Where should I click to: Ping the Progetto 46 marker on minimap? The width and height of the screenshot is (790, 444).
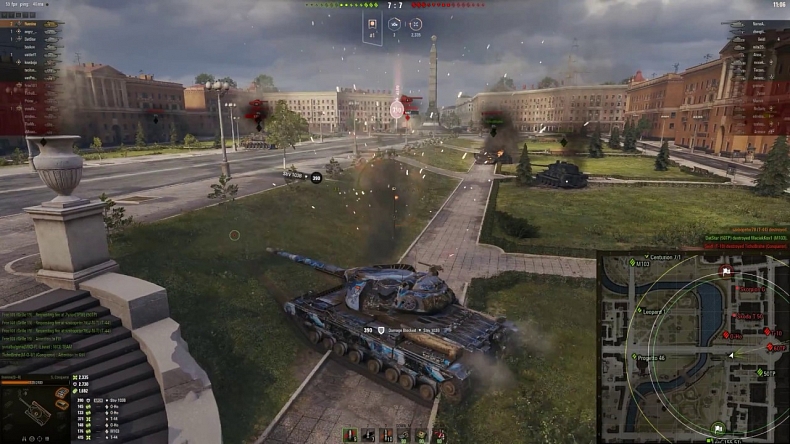click(635, 356)
